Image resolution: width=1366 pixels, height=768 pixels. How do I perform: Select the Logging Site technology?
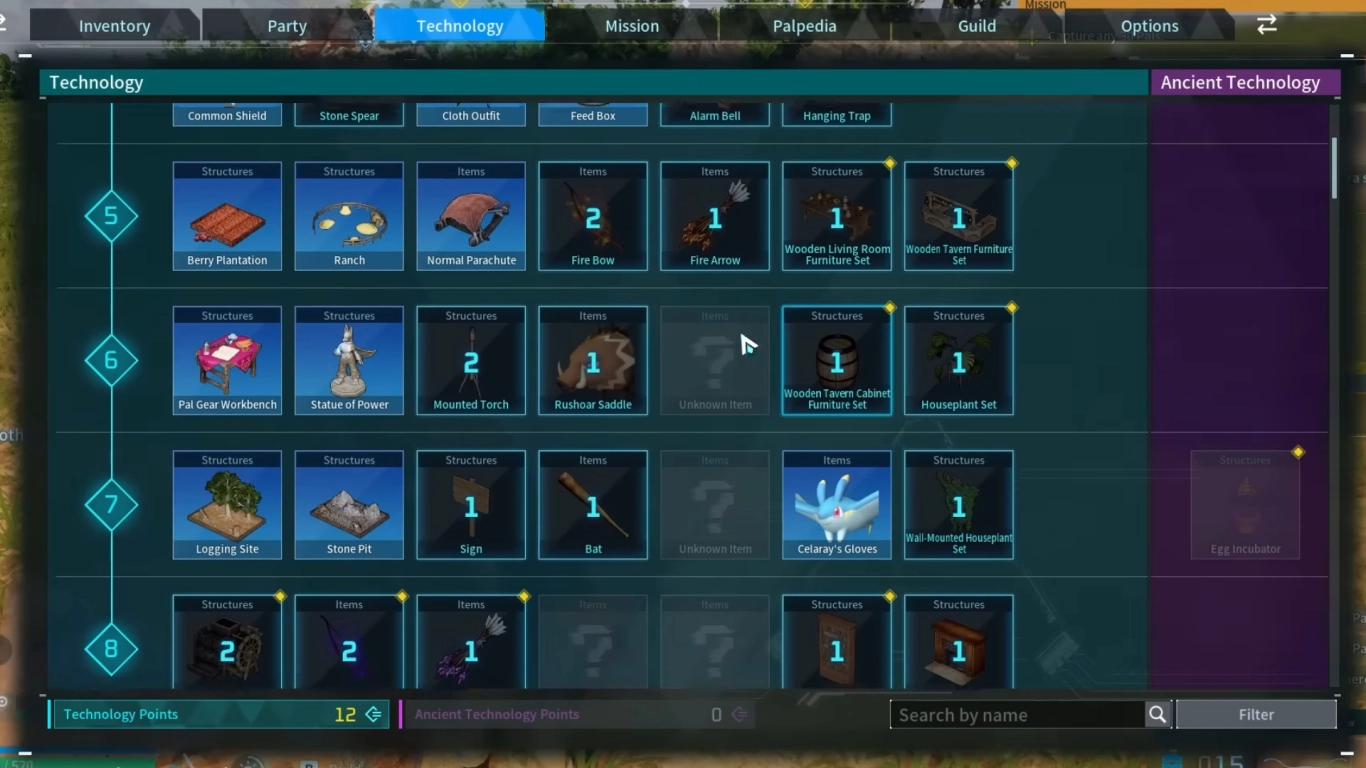click(x=227, y=505)
